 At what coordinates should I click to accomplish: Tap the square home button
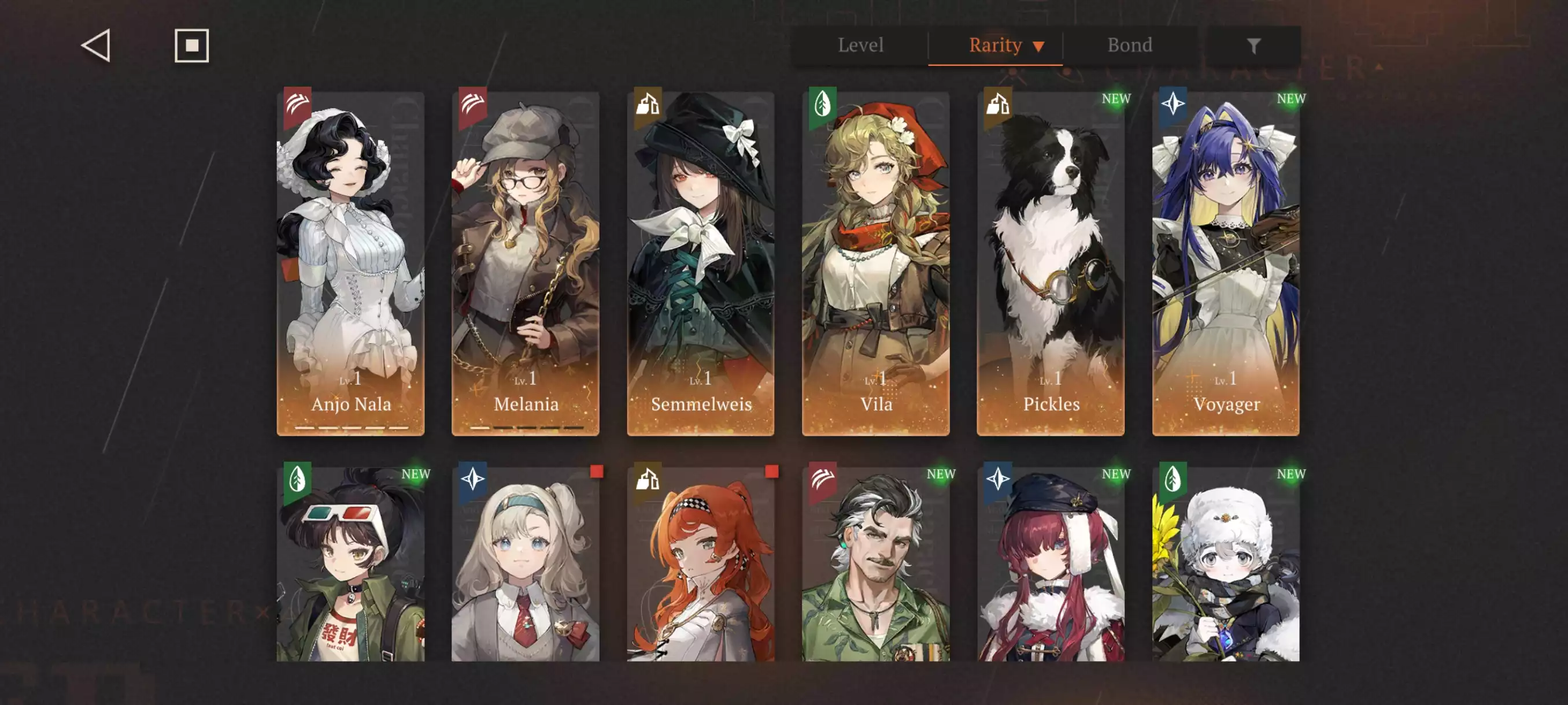point(192,46)
